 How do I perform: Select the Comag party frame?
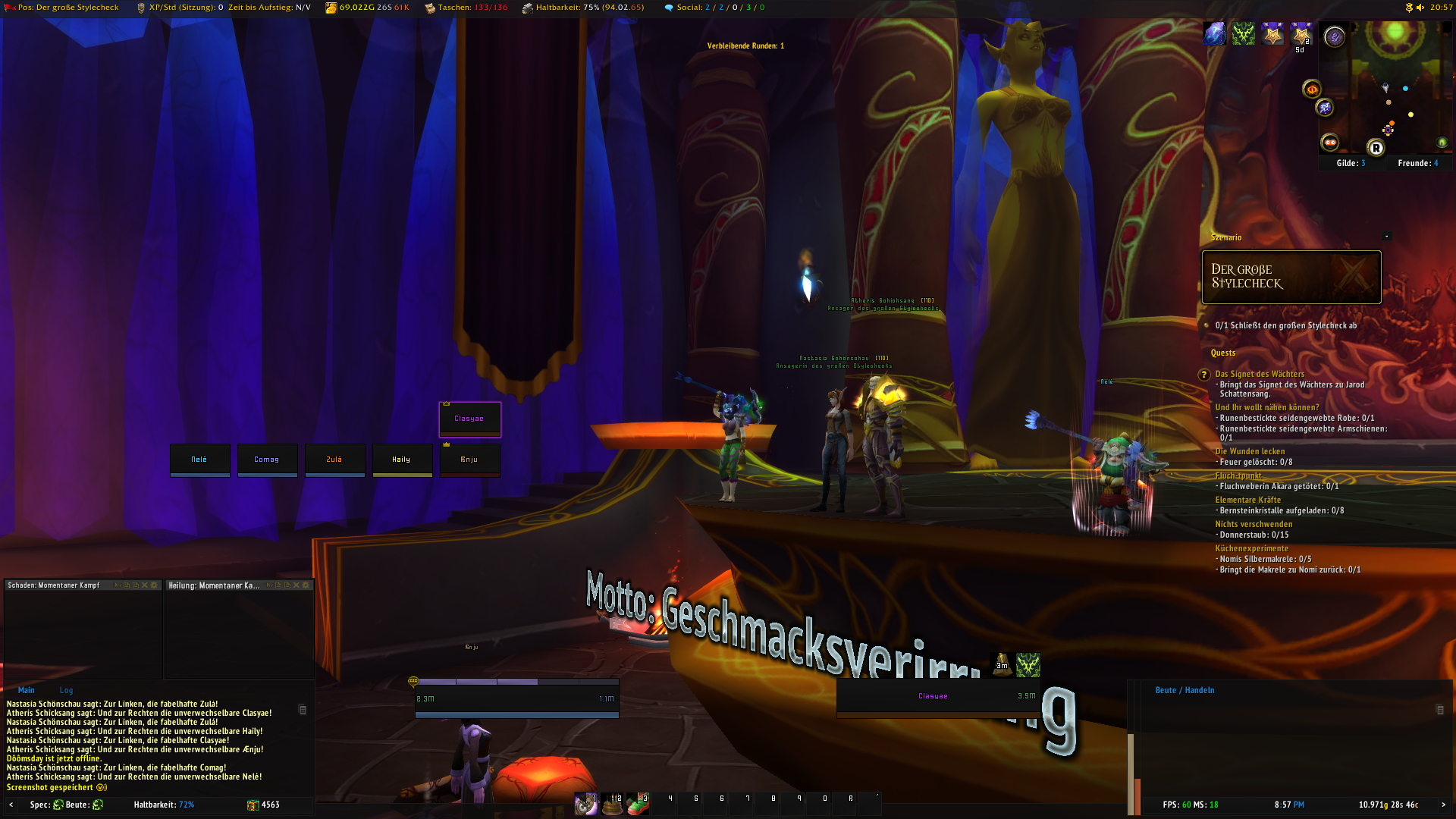pos(267,460)
